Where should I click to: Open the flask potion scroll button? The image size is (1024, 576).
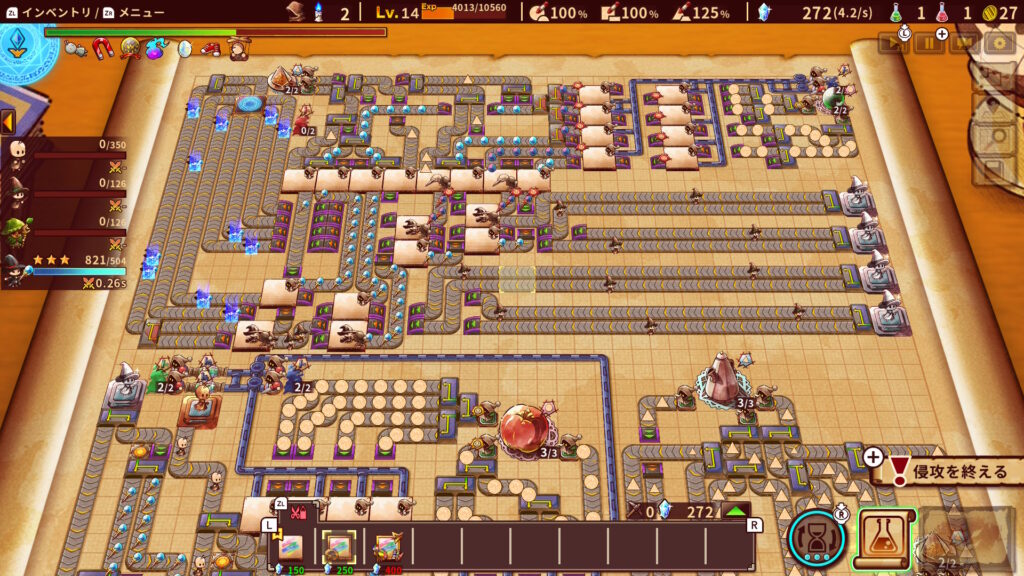[884, 540]
